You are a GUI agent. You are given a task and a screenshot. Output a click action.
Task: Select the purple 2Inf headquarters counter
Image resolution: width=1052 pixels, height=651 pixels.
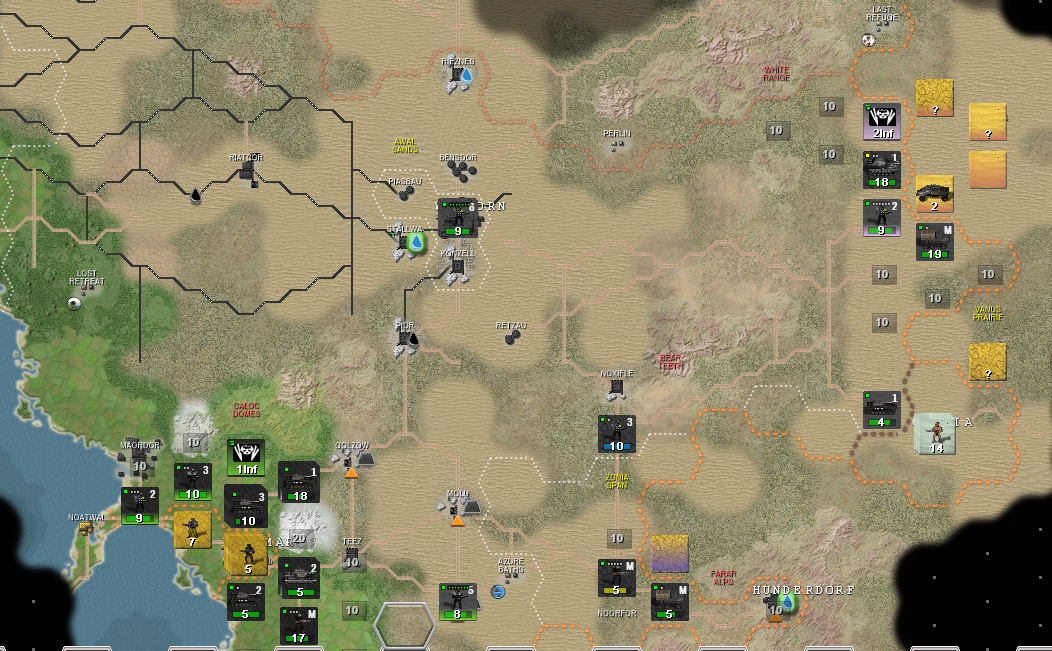[x=882, y=122]
